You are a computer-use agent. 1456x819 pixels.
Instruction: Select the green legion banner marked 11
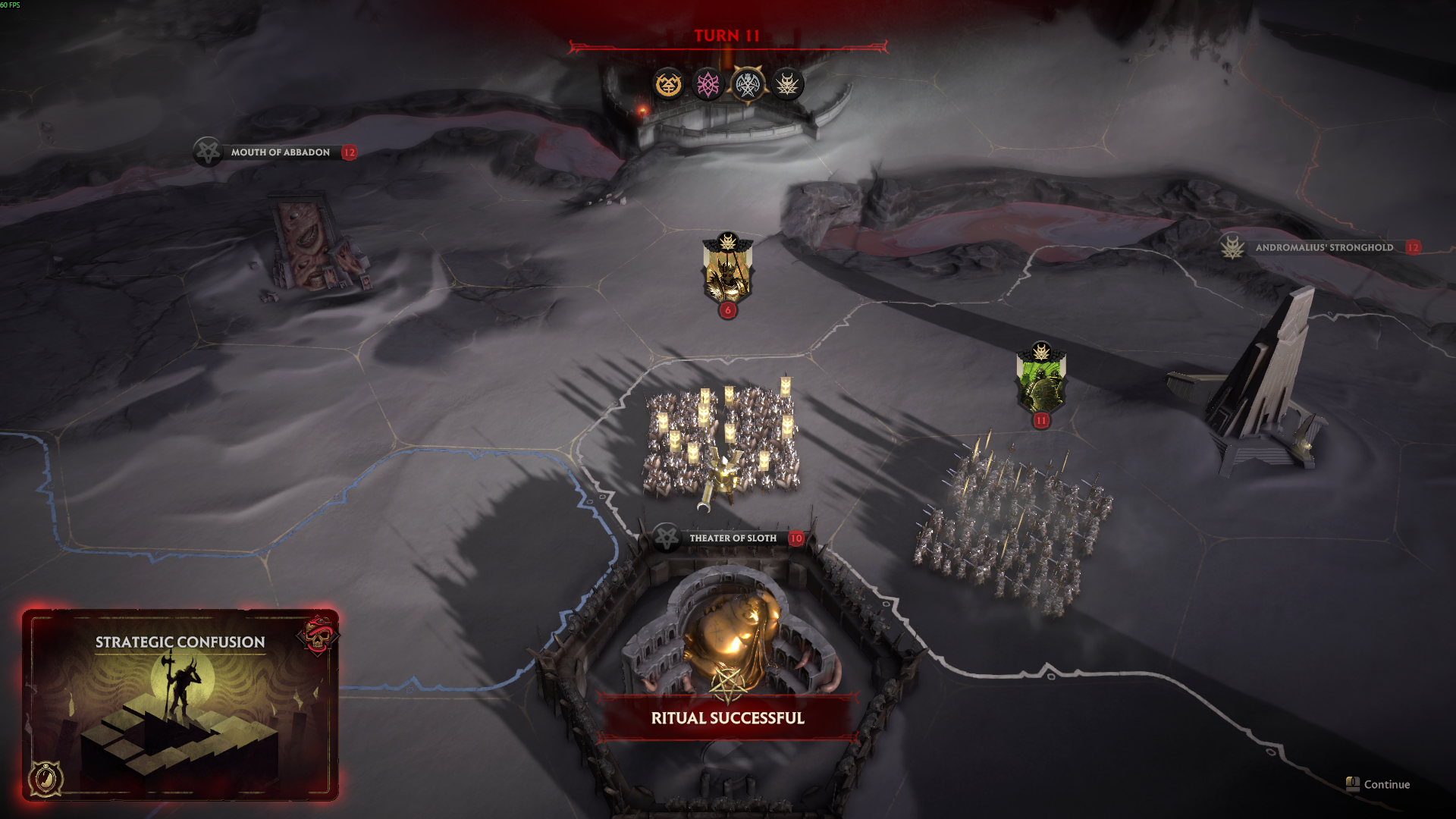pyautogui.click(x=1041, y=383)
